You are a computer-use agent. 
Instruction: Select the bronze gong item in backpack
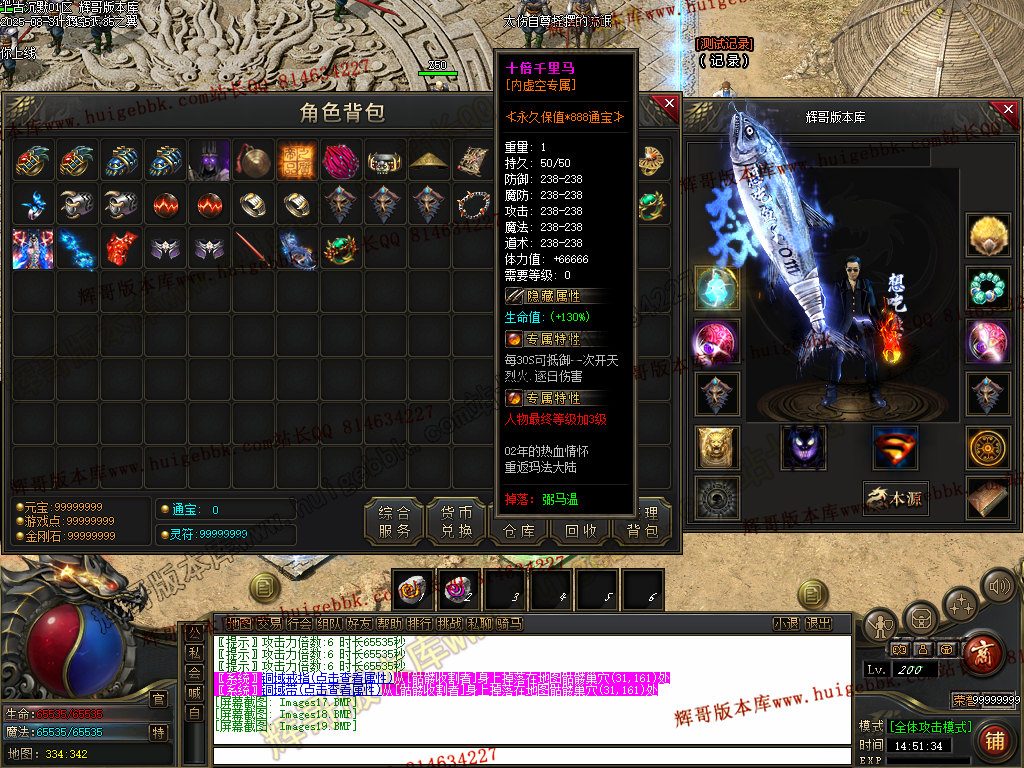(254, 160)
